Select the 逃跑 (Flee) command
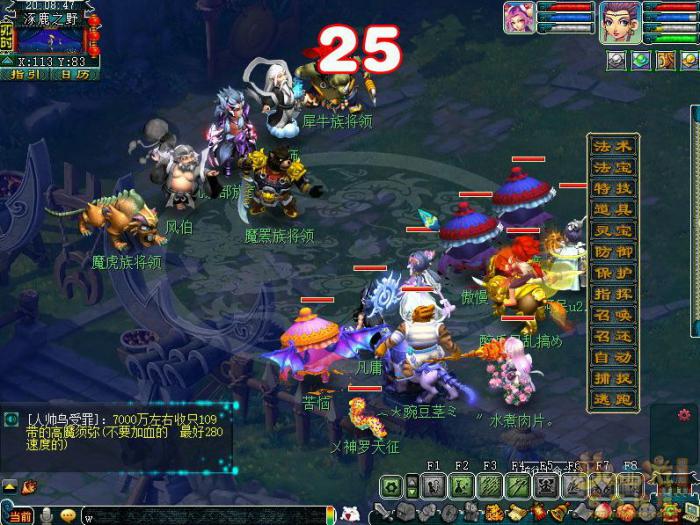The image size is (700, 525). (613, 398)
